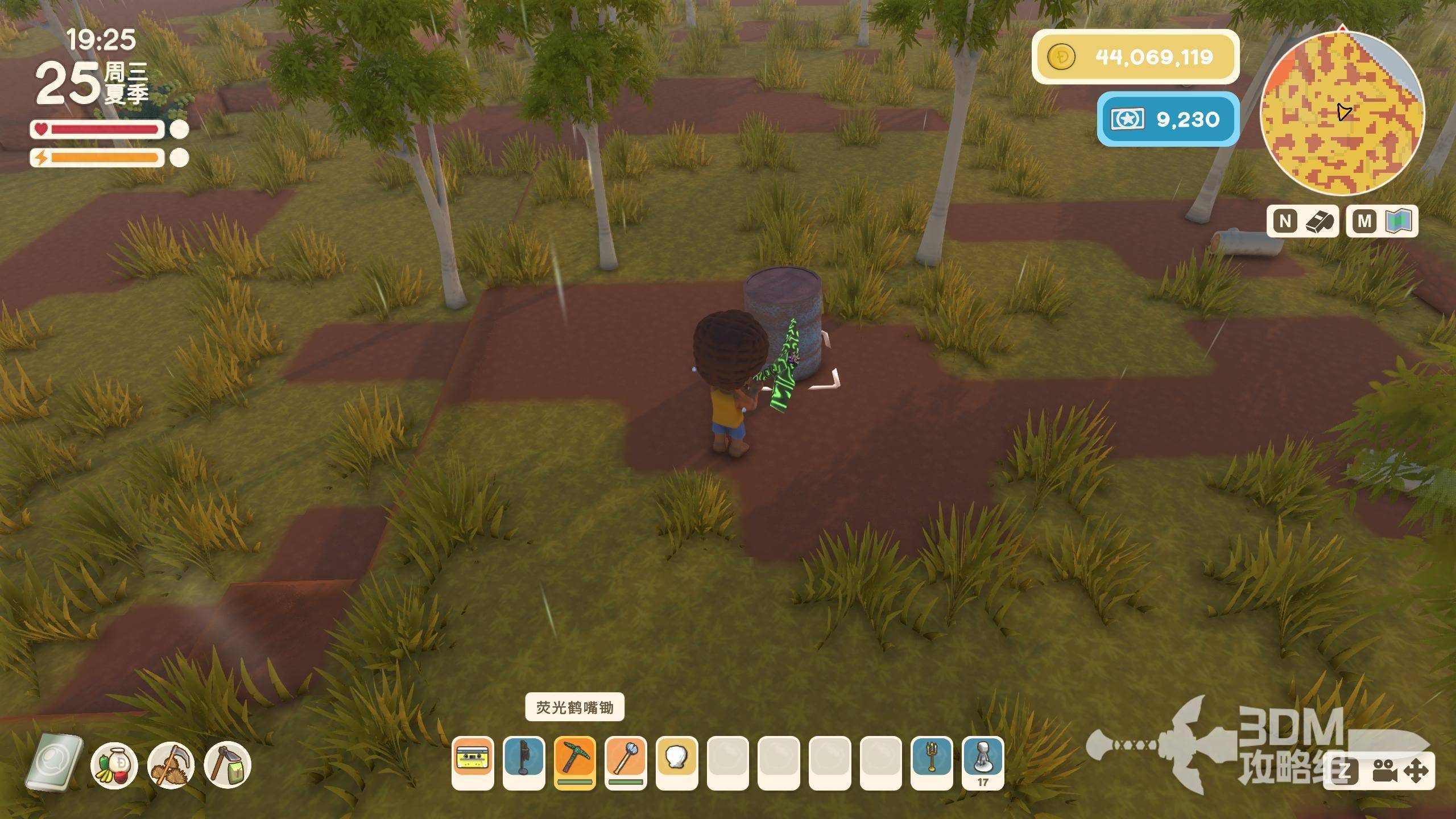
Task: Show the hoe and seed bag task
Action: [x=227, y=765]
